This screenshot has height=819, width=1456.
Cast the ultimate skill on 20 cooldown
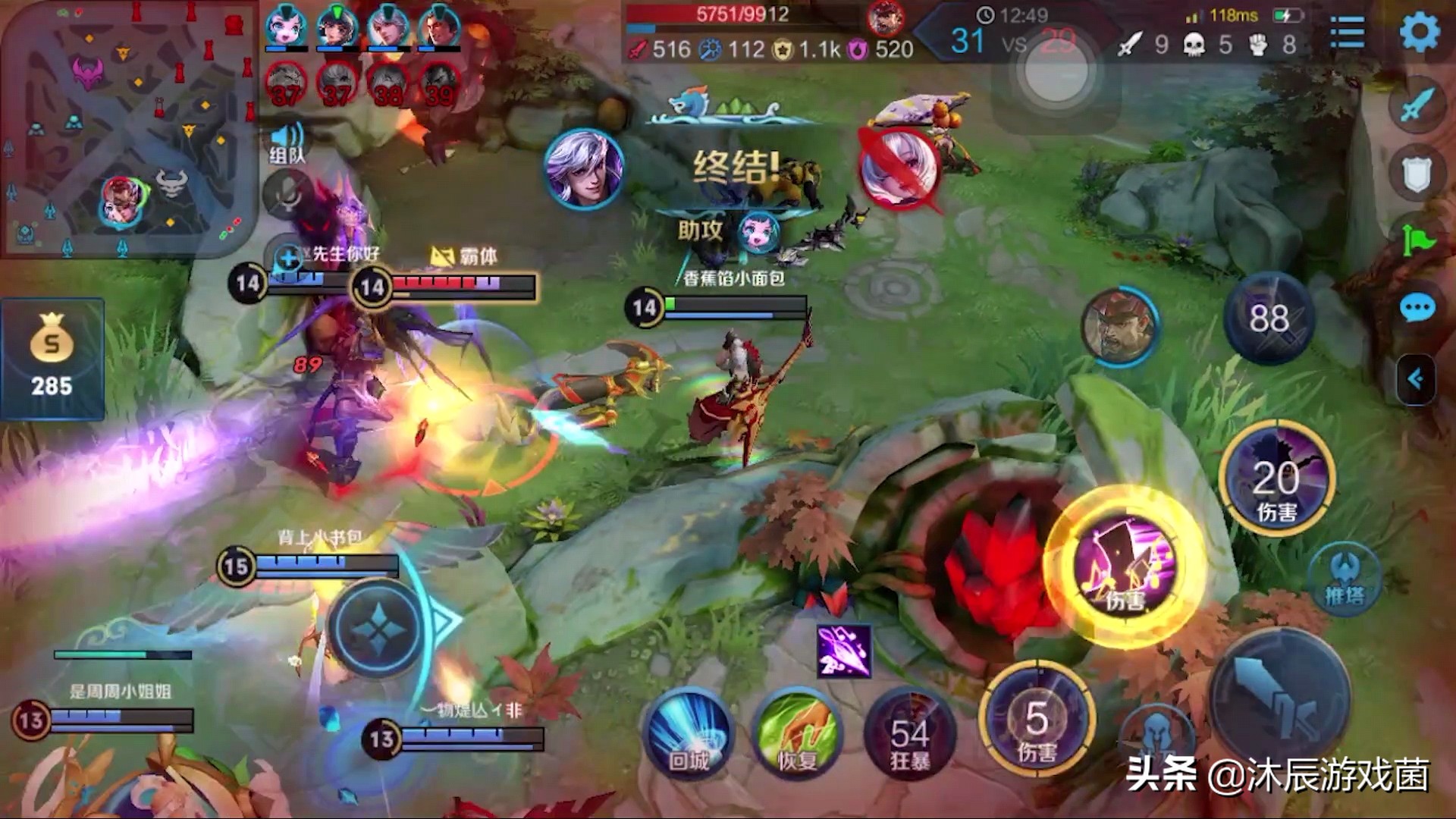coord(1277,478)
